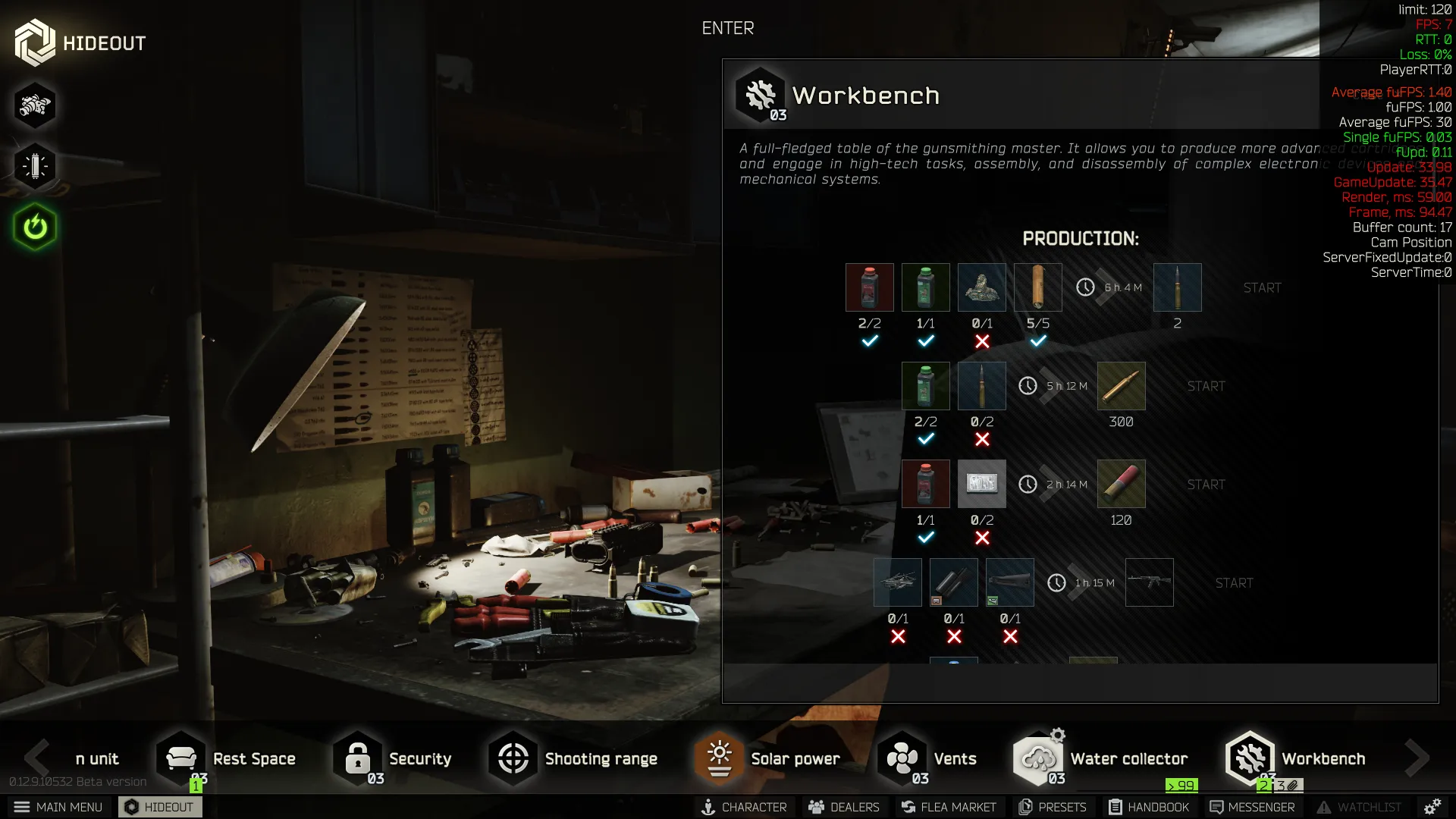
Task: Select the Rest Space hideout area
Action: pos(227,758)
